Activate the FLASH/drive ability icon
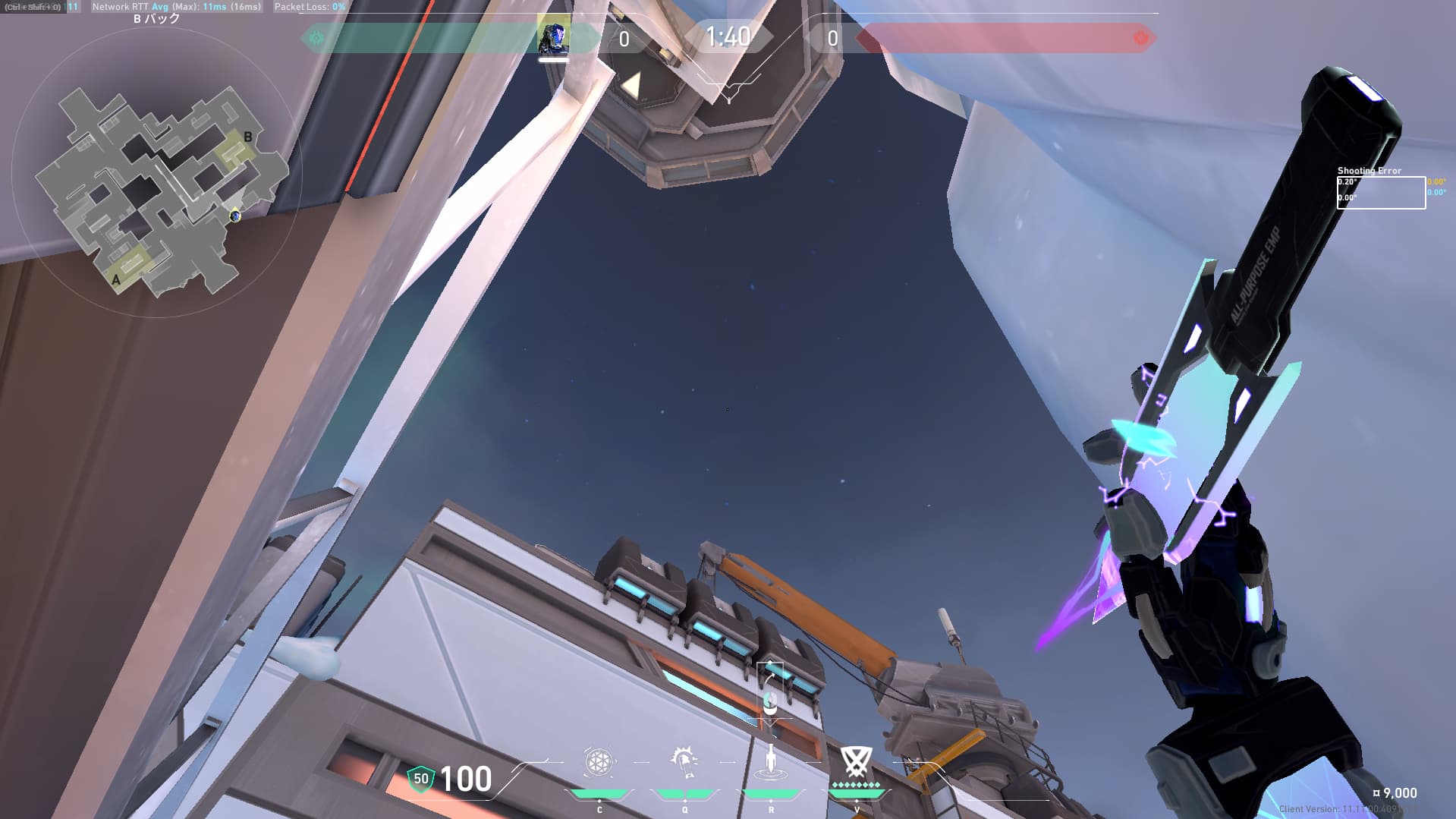The height and width of the screenshot is (819, 1456). [x=684, y=762]
